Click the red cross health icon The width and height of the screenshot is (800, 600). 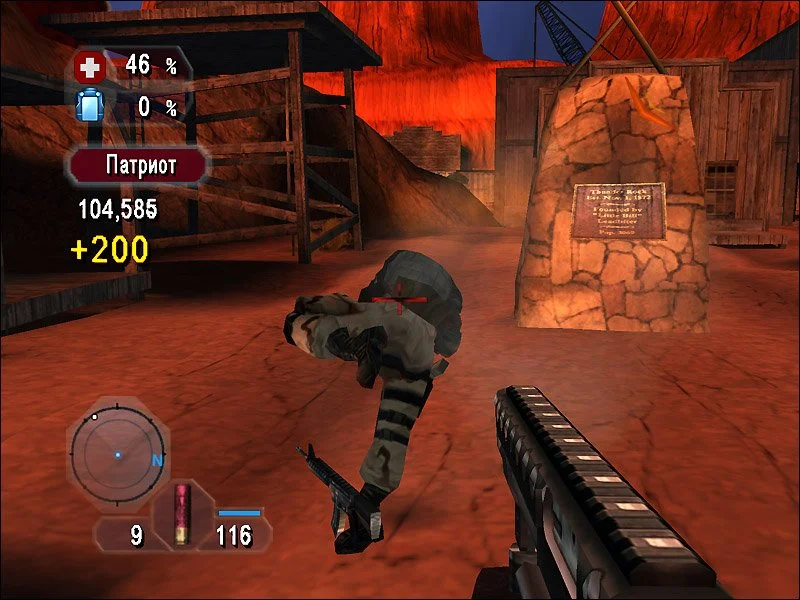pos(89,68)
